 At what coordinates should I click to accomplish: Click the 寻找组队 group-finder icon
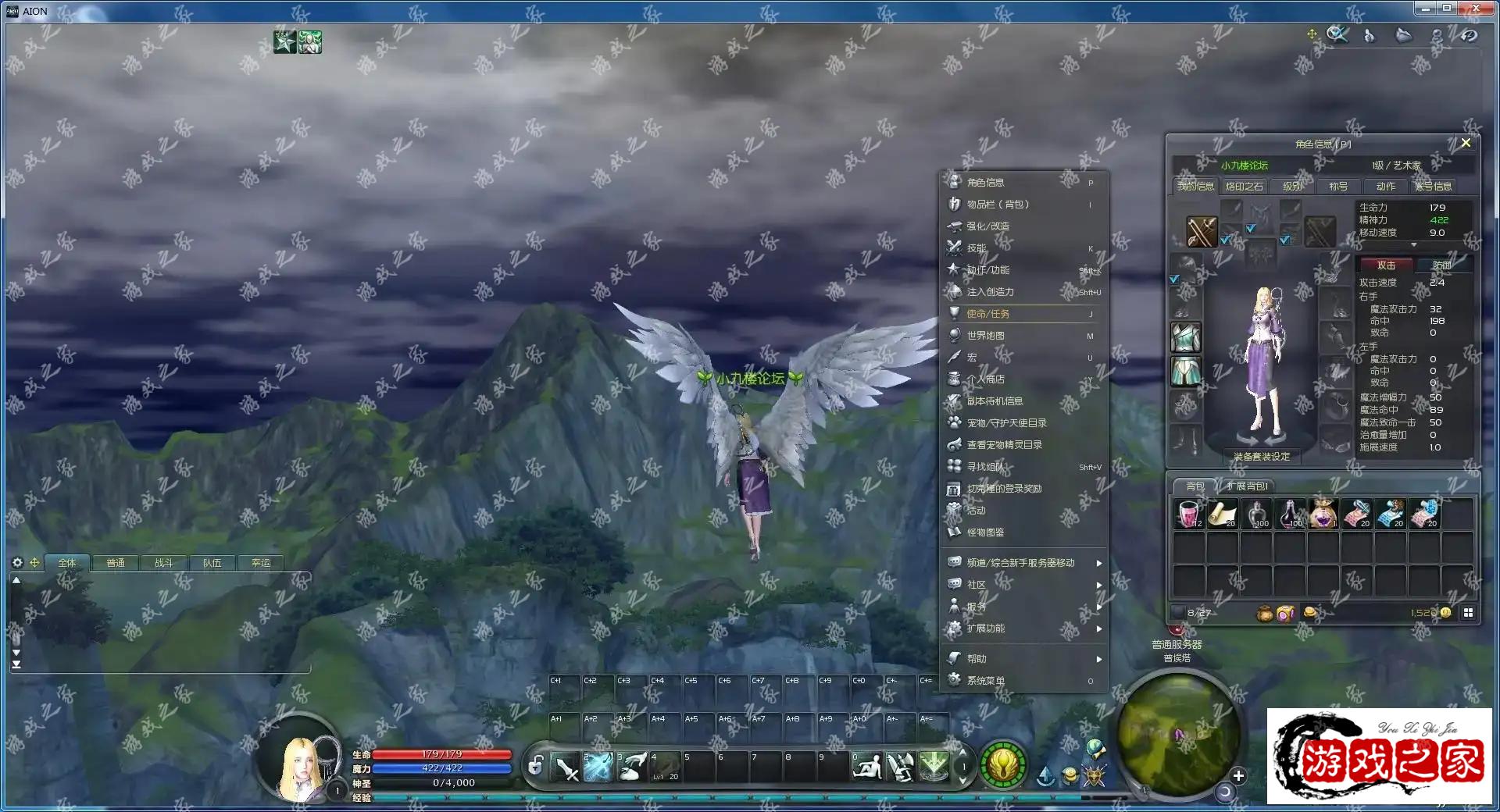pos(954,466)
